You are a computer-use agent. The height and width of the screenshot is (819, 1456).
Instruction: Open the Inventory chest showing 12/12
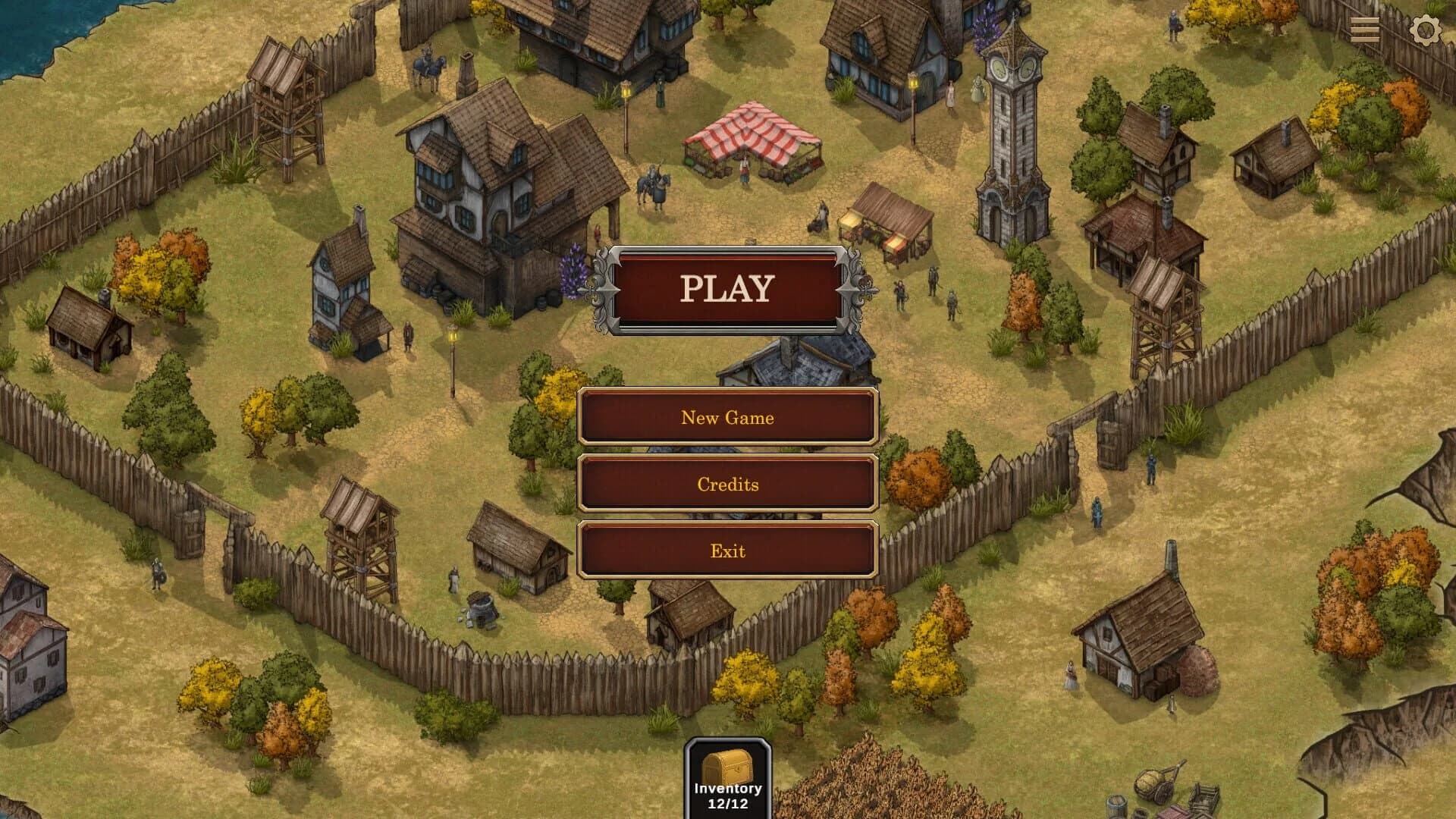[726, 780]
